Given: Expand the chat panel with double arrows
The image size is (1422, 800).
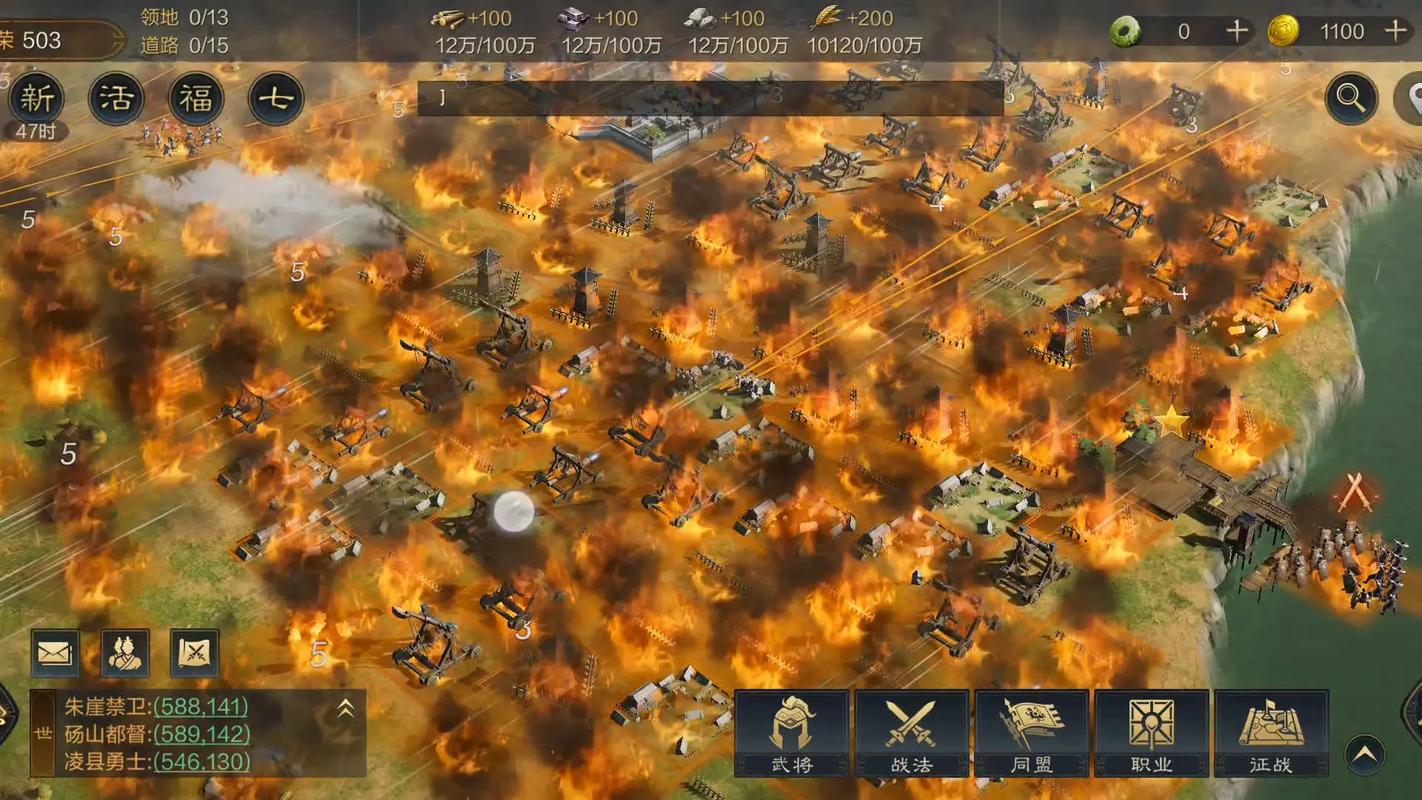Looking at the screenshot, I should [x=345, y=708].
